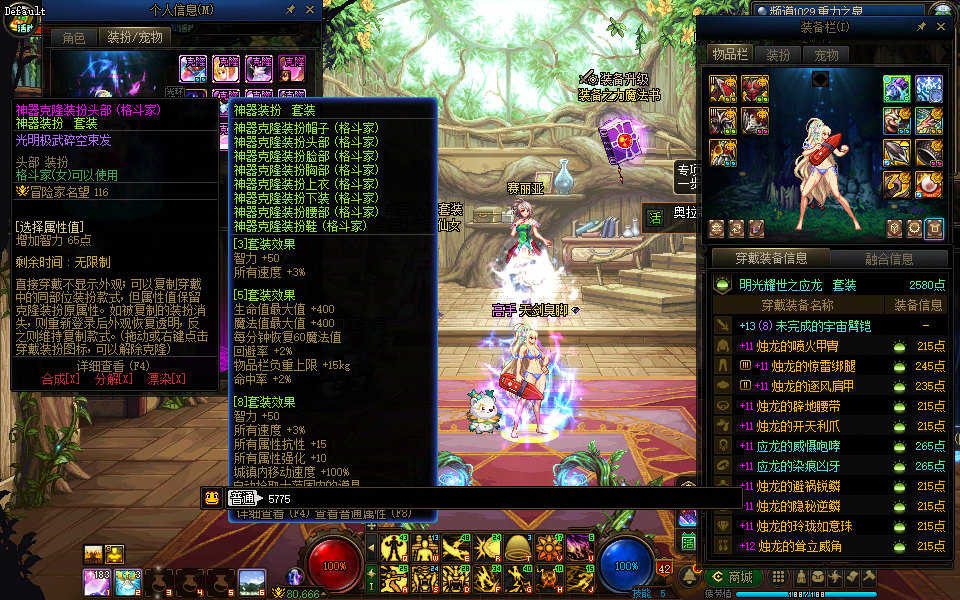Open the chat emoji smiley button

coord(212,498)
